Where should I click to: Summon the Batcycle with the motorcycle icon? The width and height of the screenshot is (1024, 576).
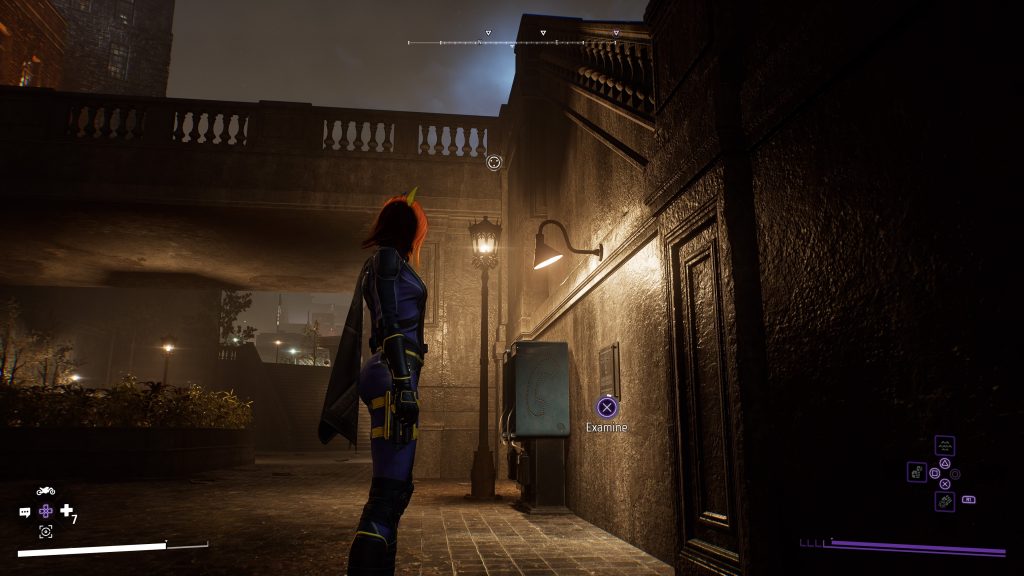click(45, 491)
